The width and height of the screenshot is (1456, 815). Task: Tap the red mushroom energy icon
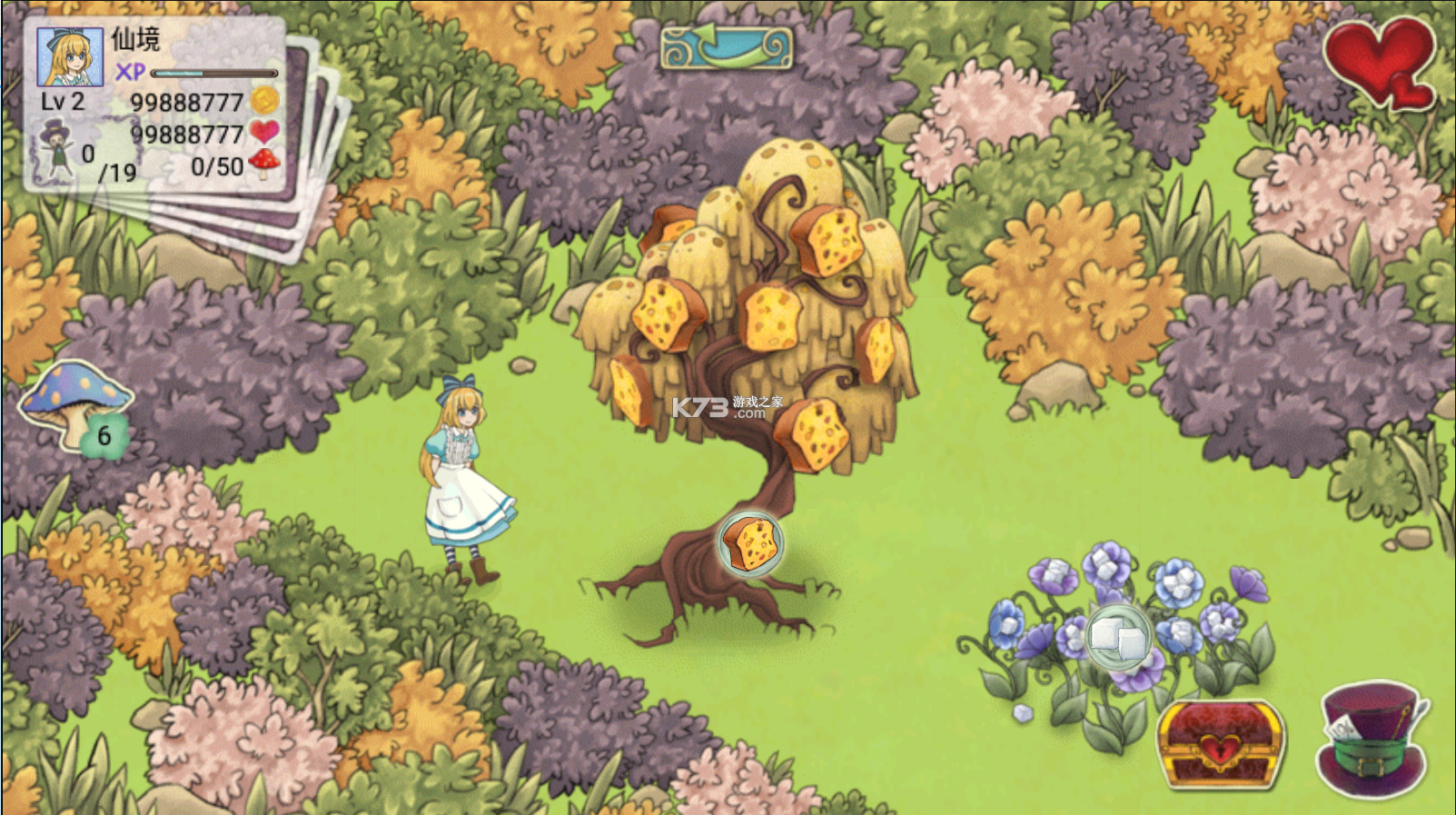[x=264, y=163]
